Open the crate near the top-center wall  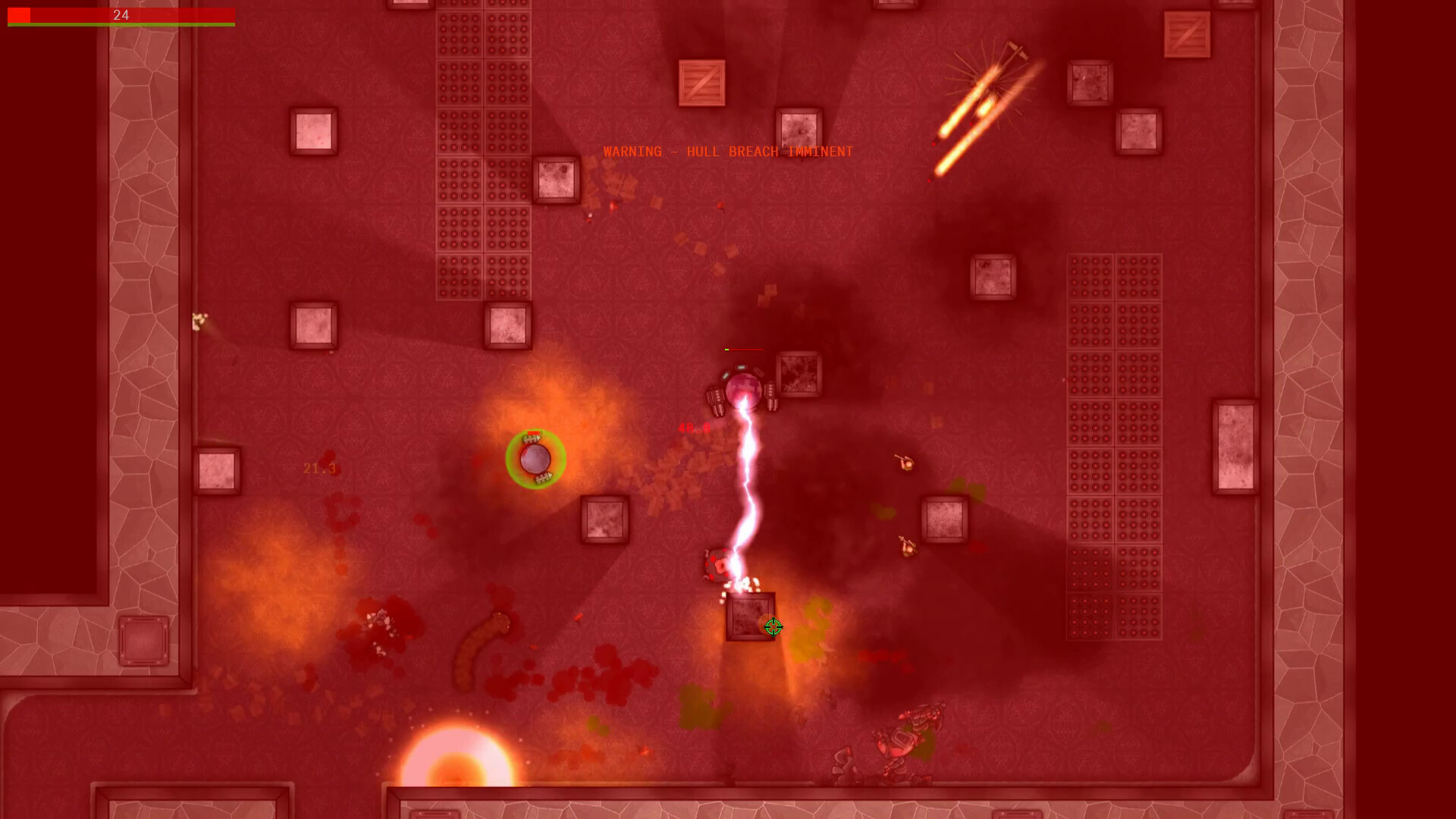[x=701, y=83]
